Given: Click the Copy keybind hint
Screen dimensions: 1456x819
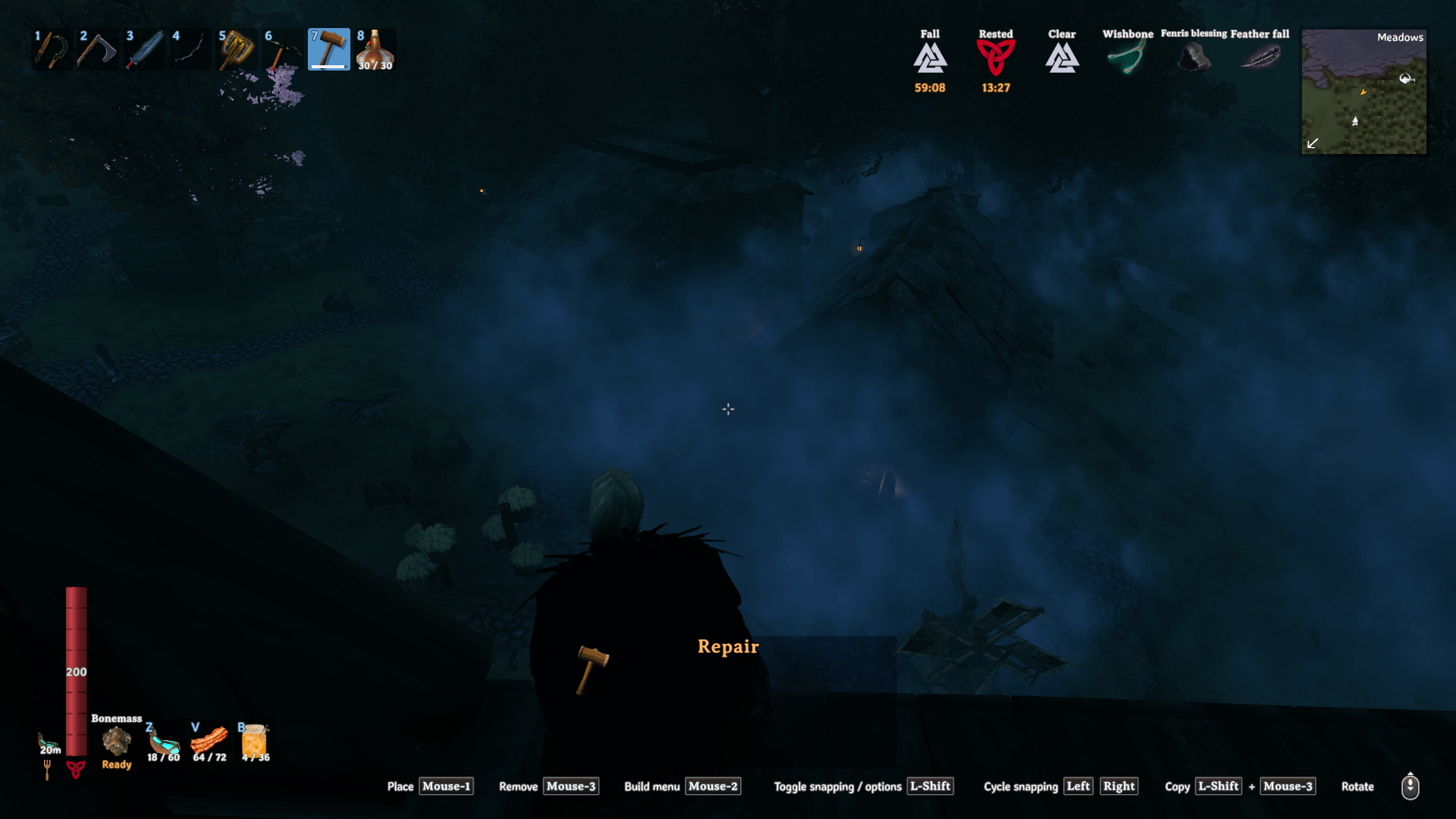Looking at the screenshot, I should point(1219,786).
